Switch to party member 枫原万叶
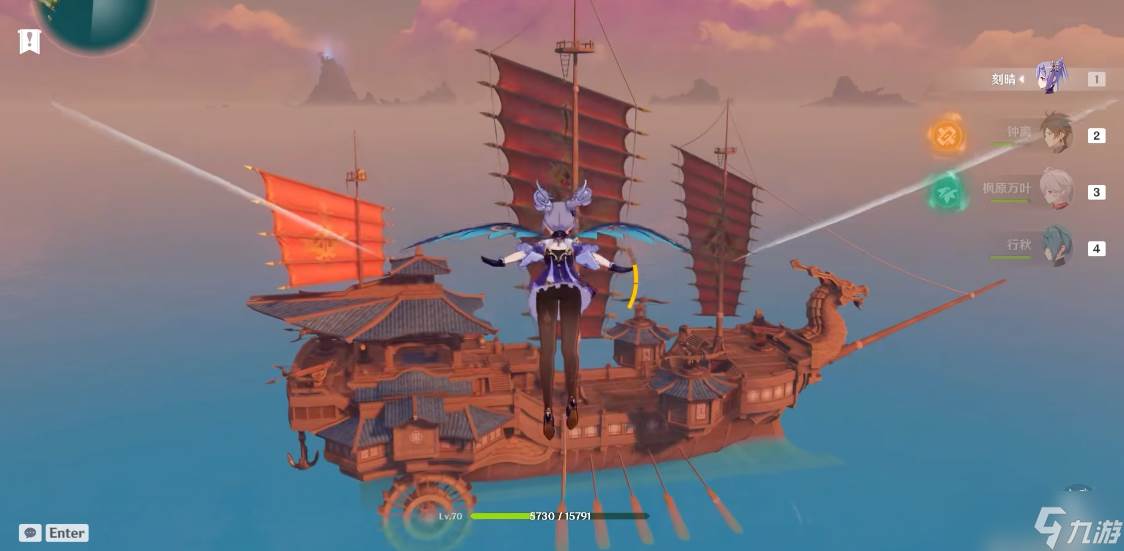This screenshot has height=551, width=1124. pyautogui.click(x=1055, y=189)
